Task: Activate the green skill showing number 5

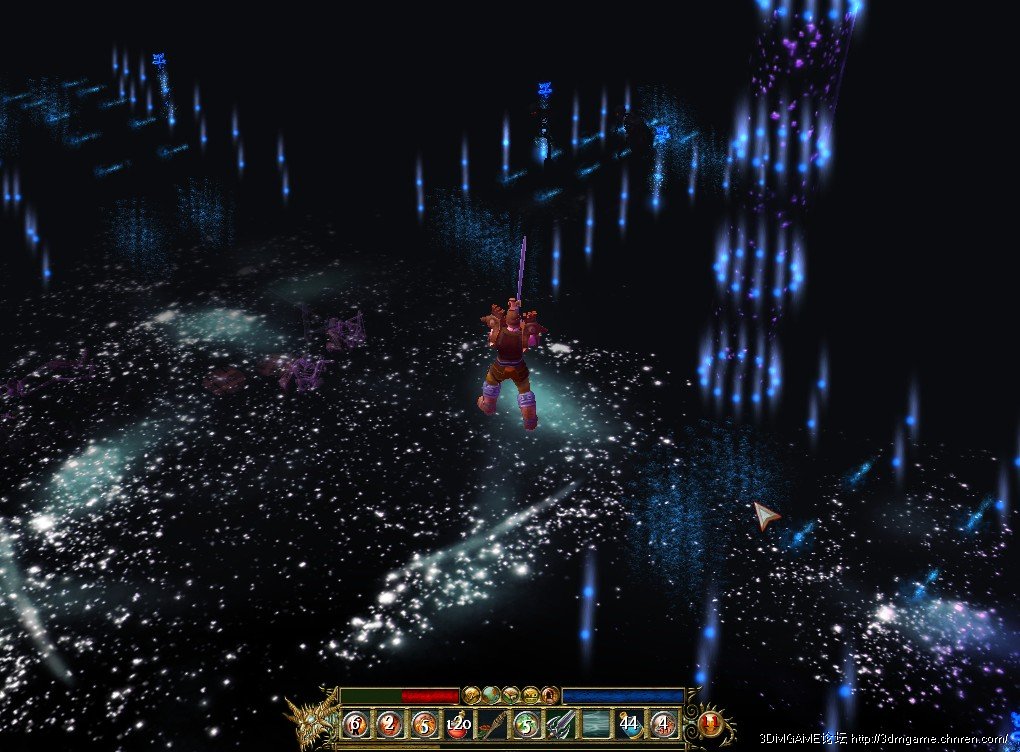Action: pyautogui.click(x=526, y=723)
